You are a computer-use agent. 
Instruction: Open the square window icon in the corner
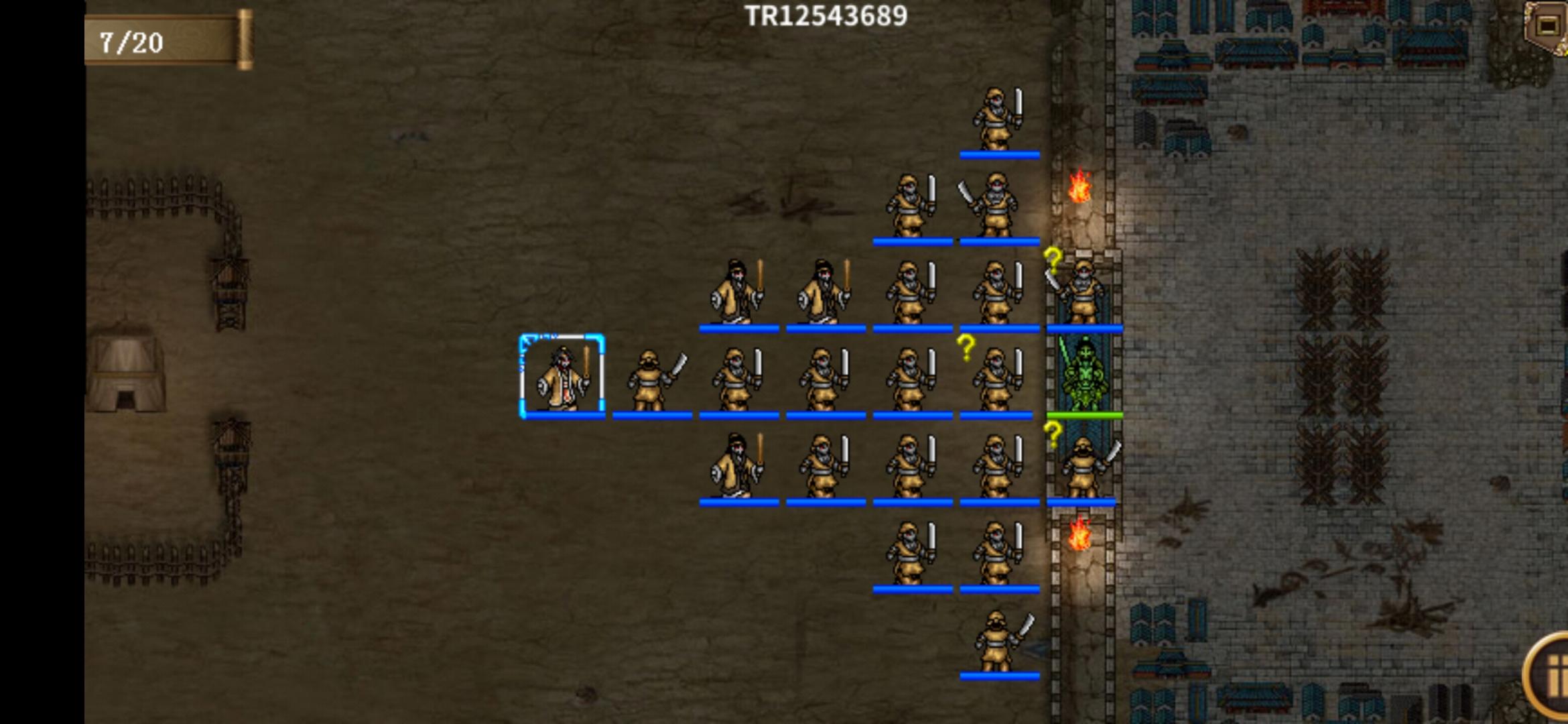1548,27
